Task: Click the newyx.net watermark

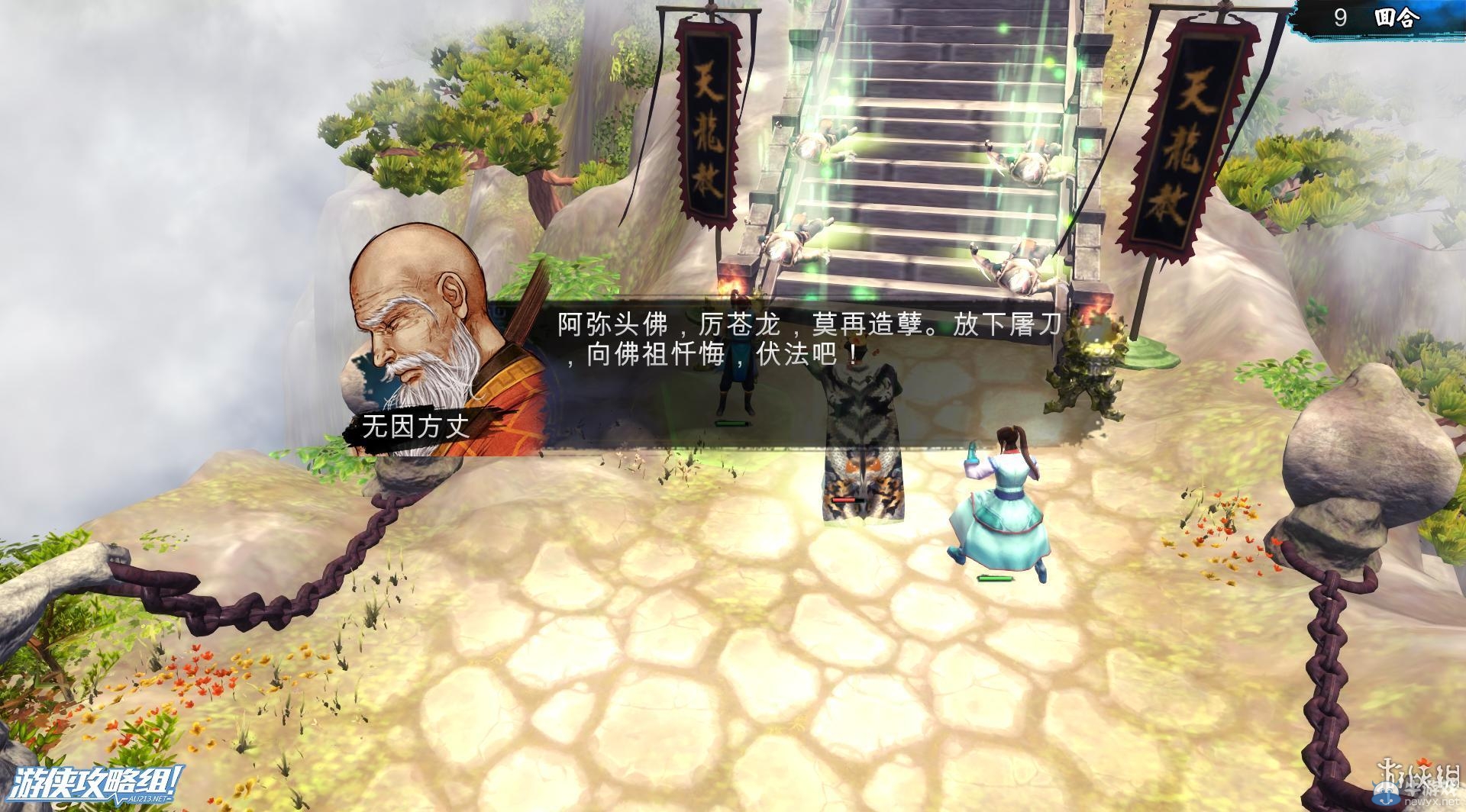Action: 1416,801
